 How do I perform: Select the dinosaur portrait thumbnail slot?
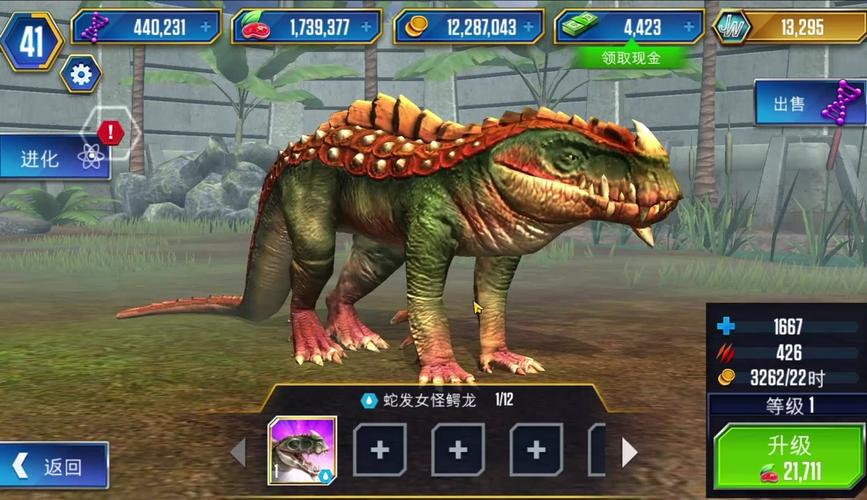coord(302,450)
